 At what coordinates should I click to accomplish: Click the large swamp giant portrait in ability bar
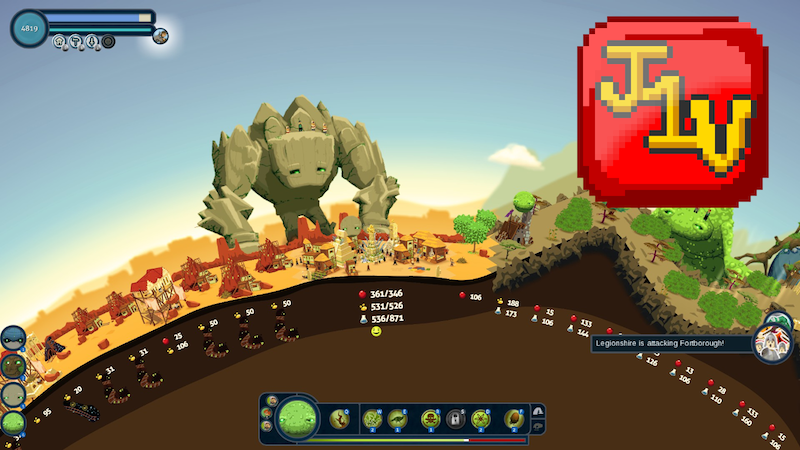tap(298, 417)
